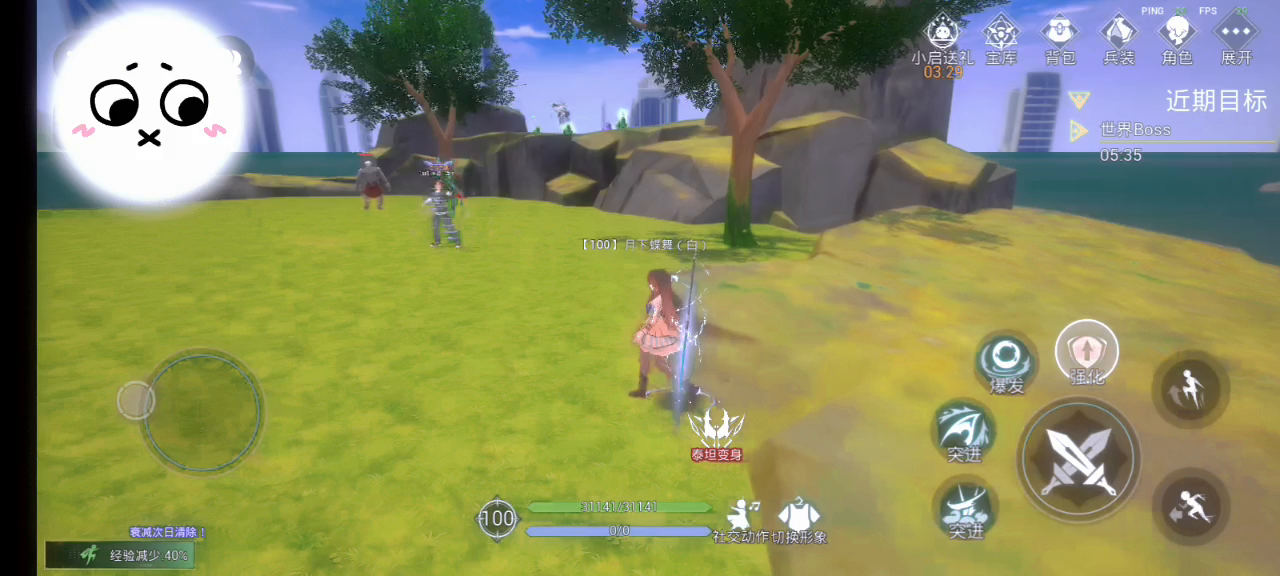Open 社交动作 social emotes
Image resolution: width=1280 pixels, height=576 pixels.
741,517
